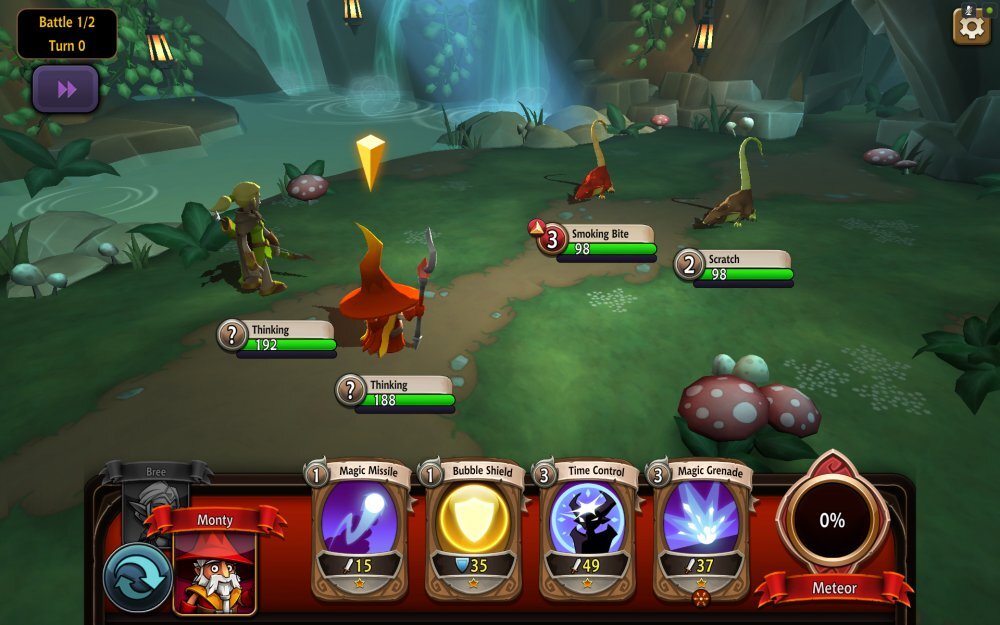Activate the Meteor ultimate orb
The height and width of the screenshot is (625, 1000).
pos(832,521)
